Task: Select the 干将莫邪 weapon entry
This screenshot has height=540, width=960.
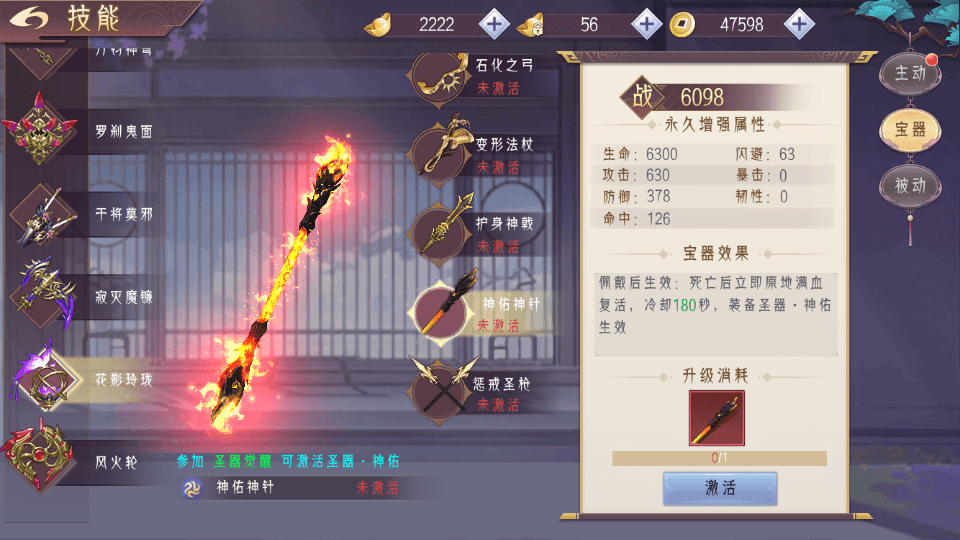Action: pos(90,215)
